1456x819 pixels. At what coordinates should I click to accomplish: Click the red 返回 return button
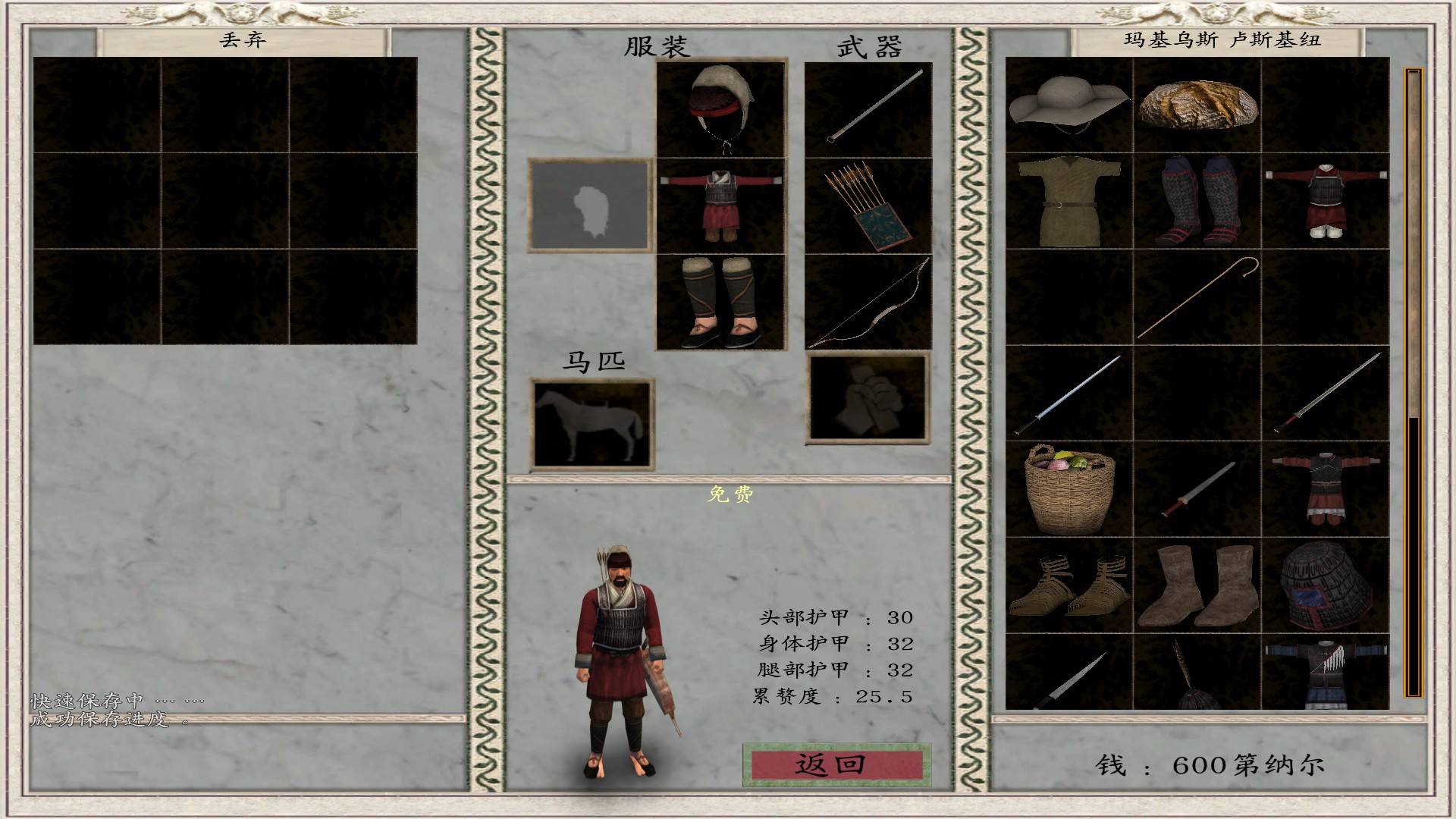point(835,764)
